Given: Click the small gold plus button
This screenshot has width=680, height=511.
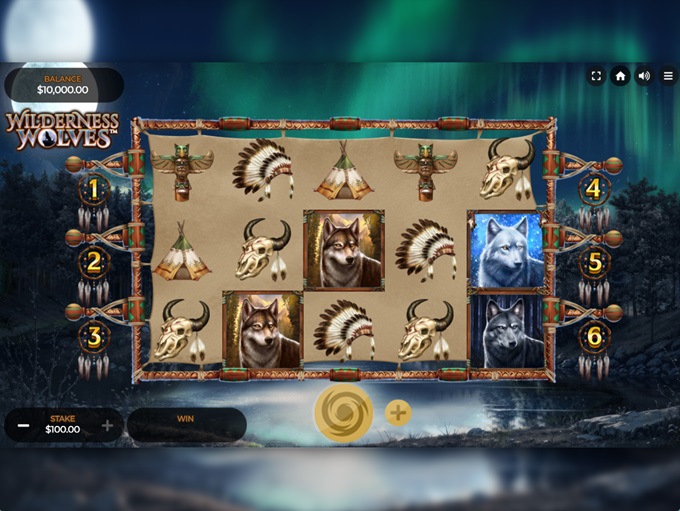Looking at the screenshot, I should click(398, 413).
